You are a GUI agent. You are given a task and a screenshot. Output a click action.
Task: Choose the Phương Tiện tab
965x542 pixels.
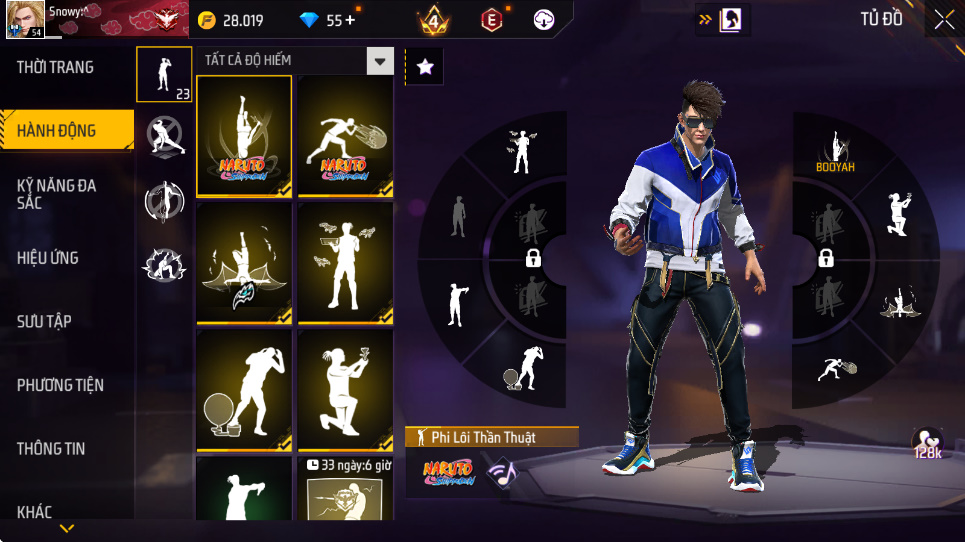coord(60,385)
